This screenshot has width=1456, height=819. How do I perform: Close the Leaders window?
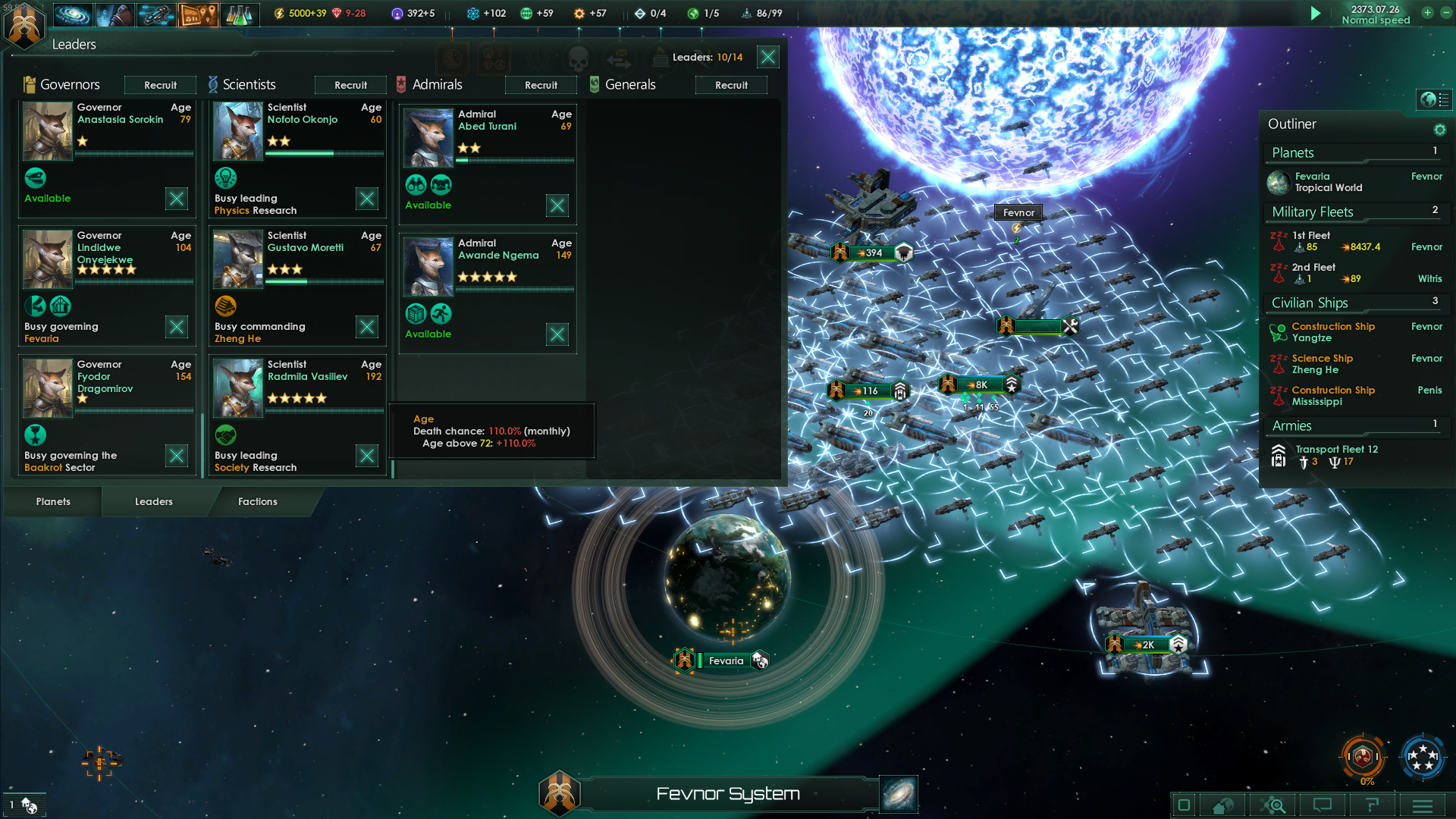[x=768, y=57]
